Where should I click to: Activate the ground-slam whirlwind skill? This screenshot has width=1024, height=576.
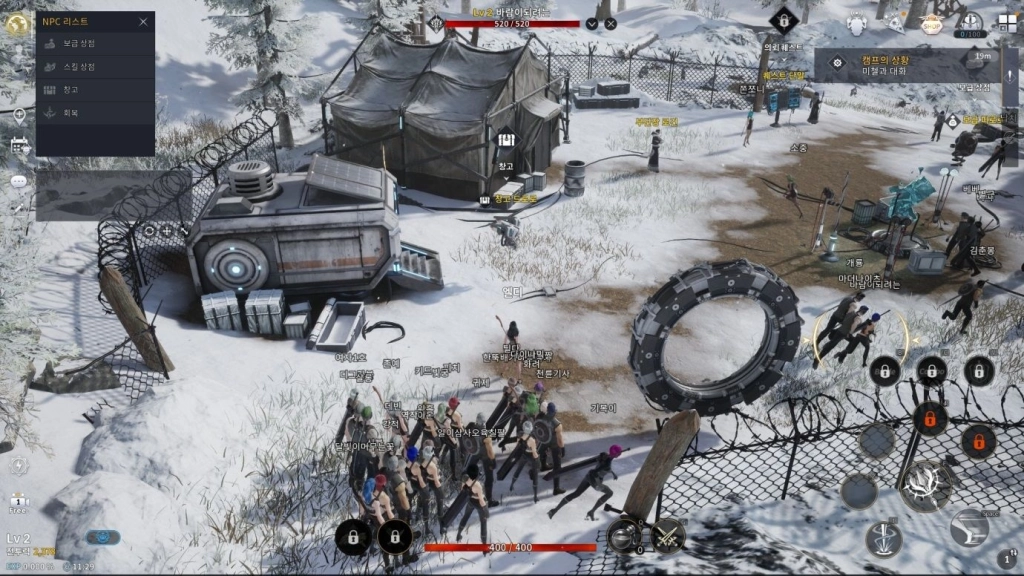[x=884, y=539]
